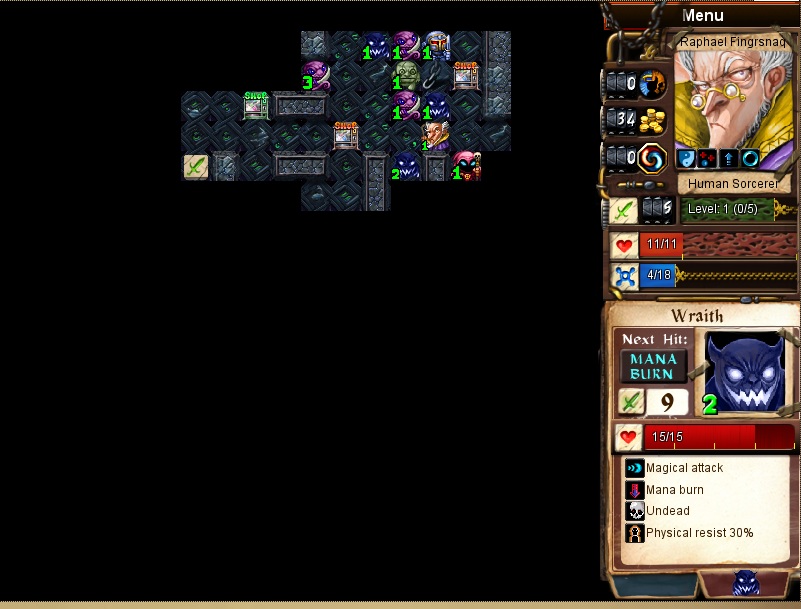Click the player's green sword attack icon

click(624, 210)
